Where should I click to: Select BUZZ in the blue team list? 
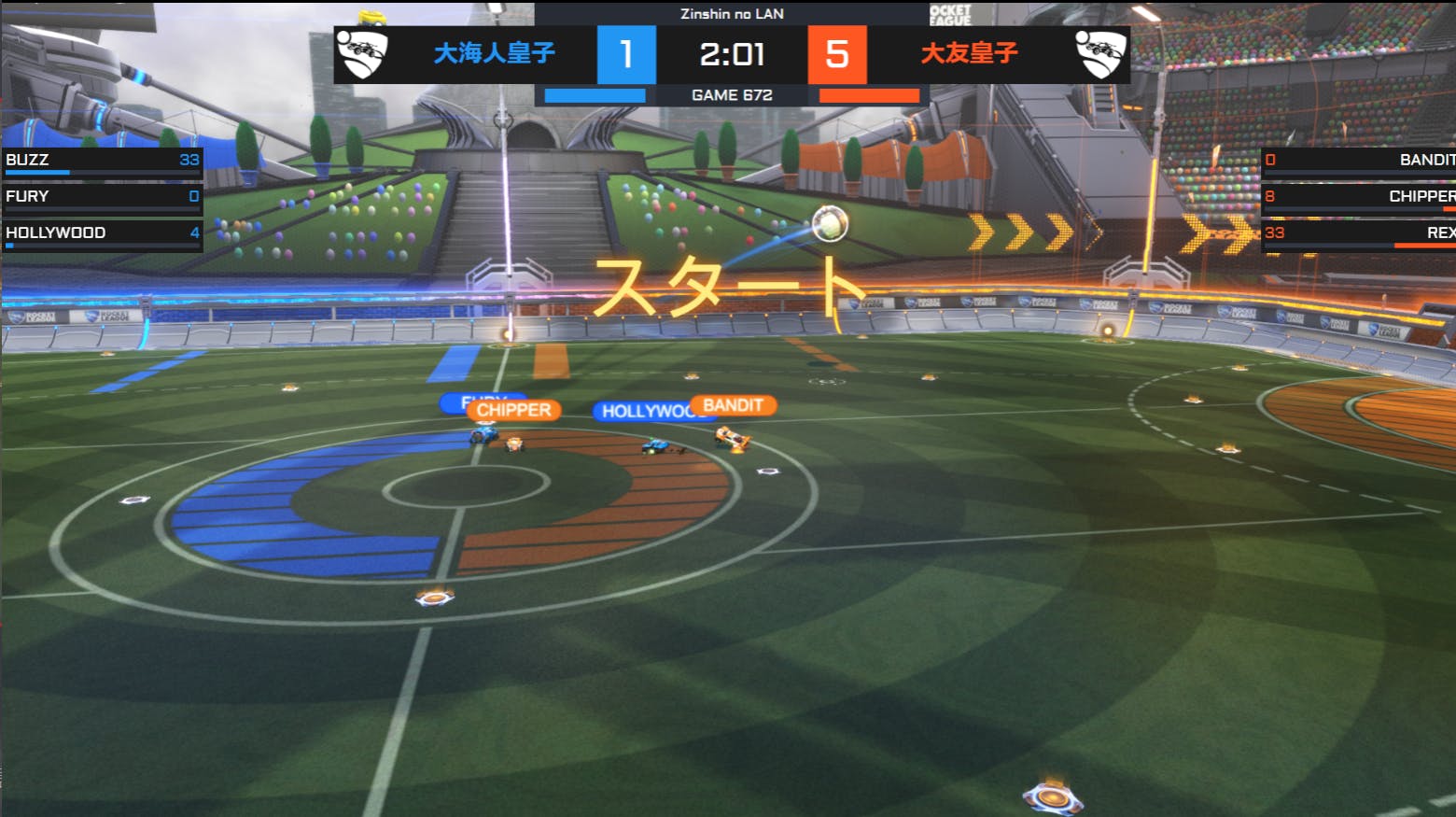pos(101,161)
